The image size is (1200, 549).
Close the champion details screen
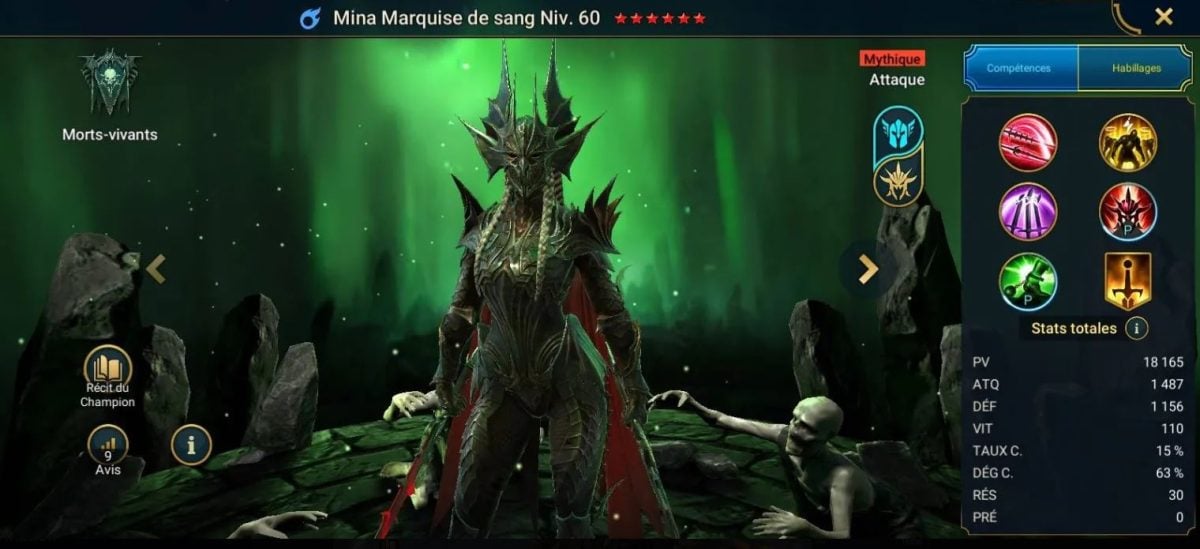[x=1164, y=16]
